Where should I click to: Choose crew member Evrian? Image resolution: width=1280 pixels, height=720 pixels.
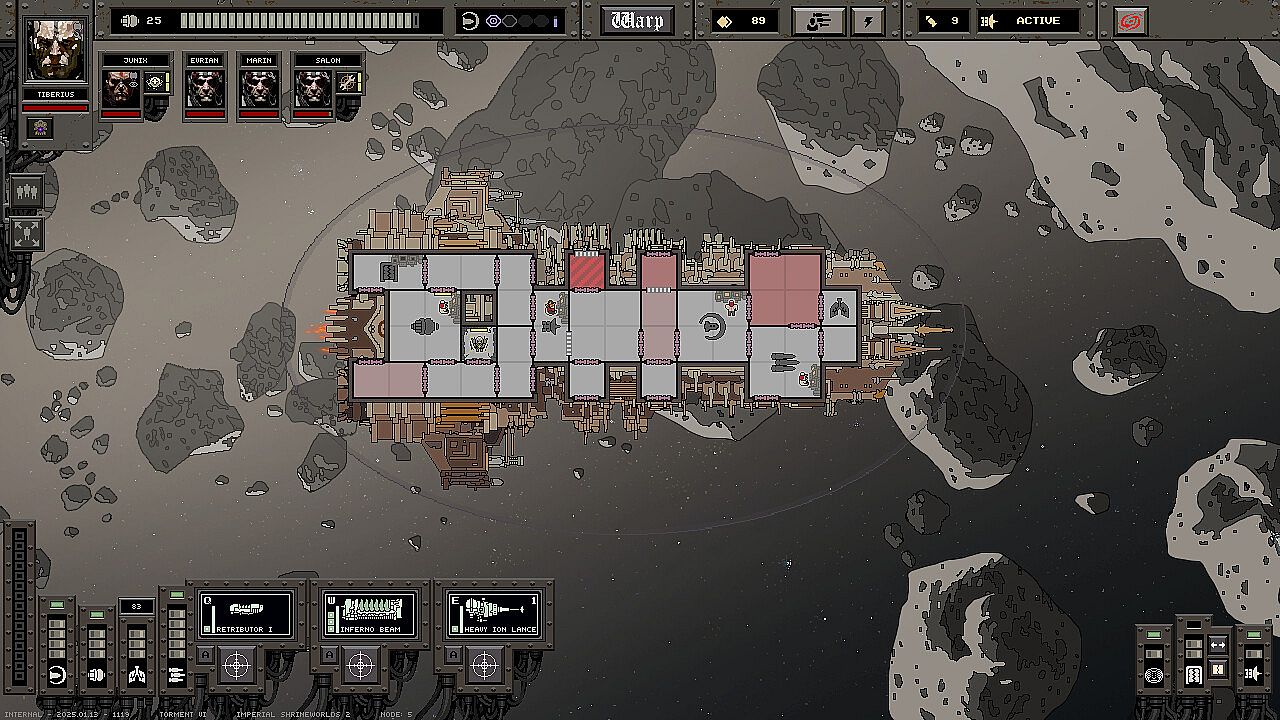tap(204, 89)
